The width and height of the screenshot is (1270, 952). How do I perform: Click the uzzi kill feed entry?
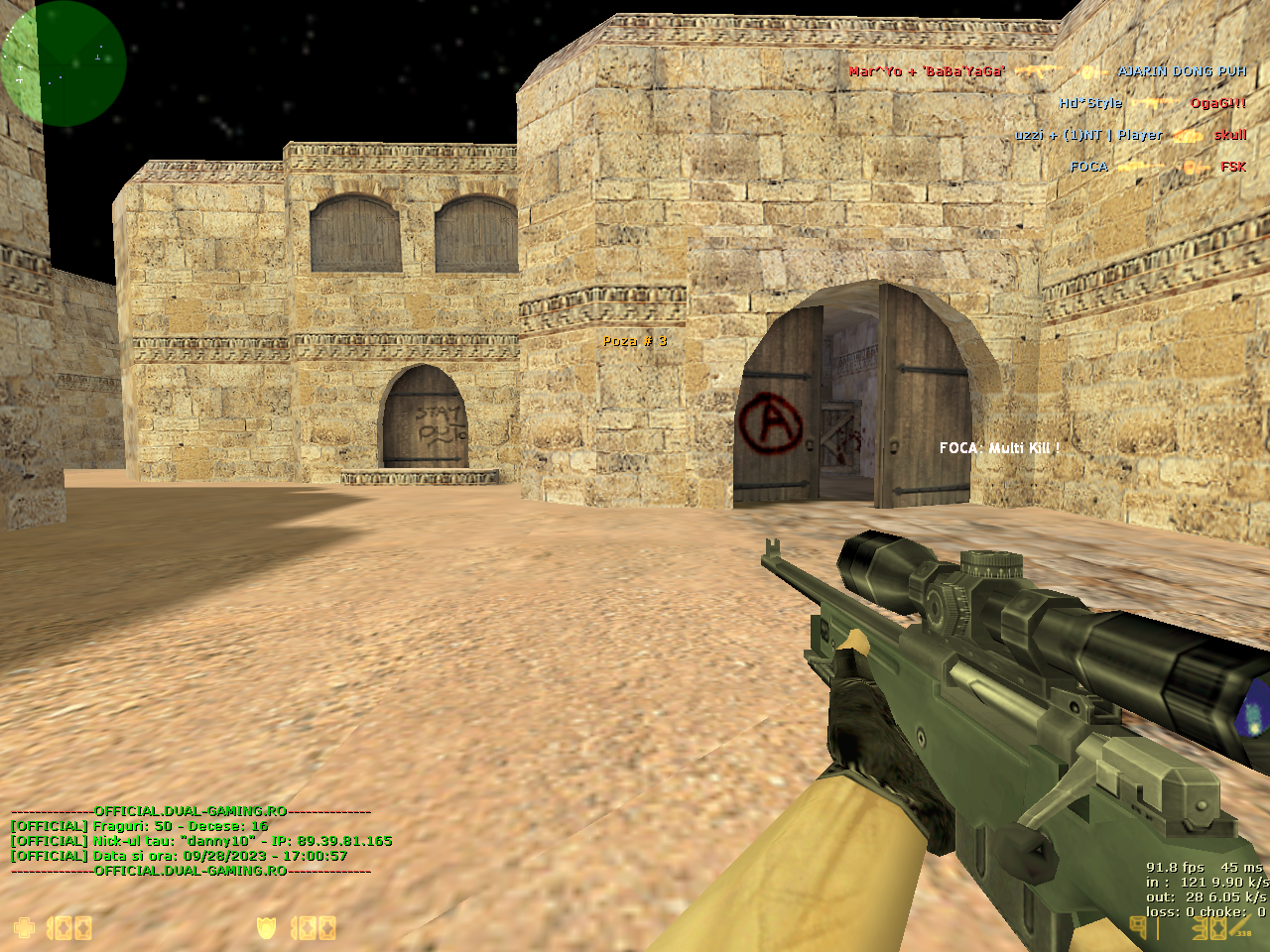click(x=1130, y=135)
